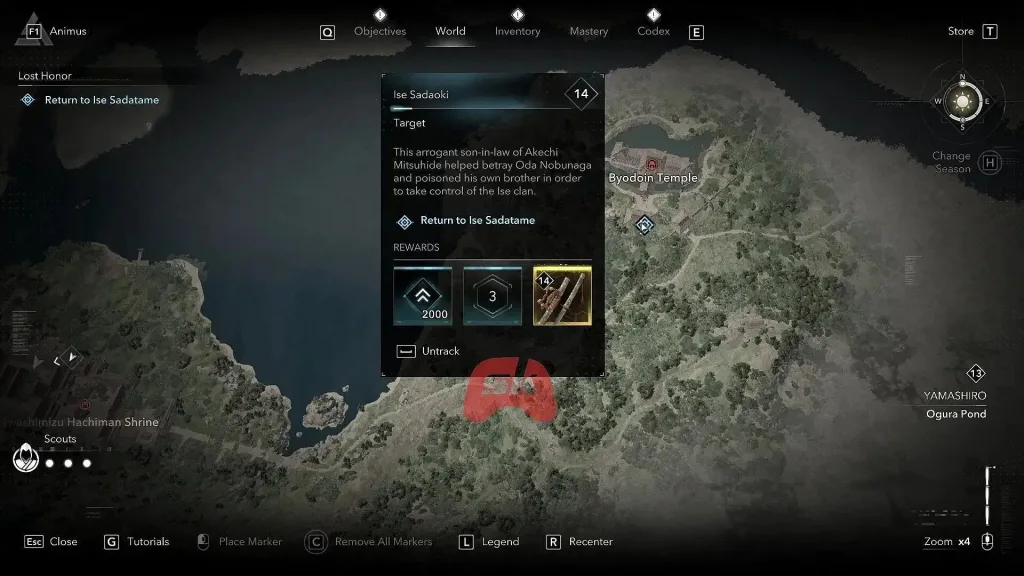Select the 3 mastery points reward
The width and height of the screenshot is (1024, 576).
pos(492,295)
